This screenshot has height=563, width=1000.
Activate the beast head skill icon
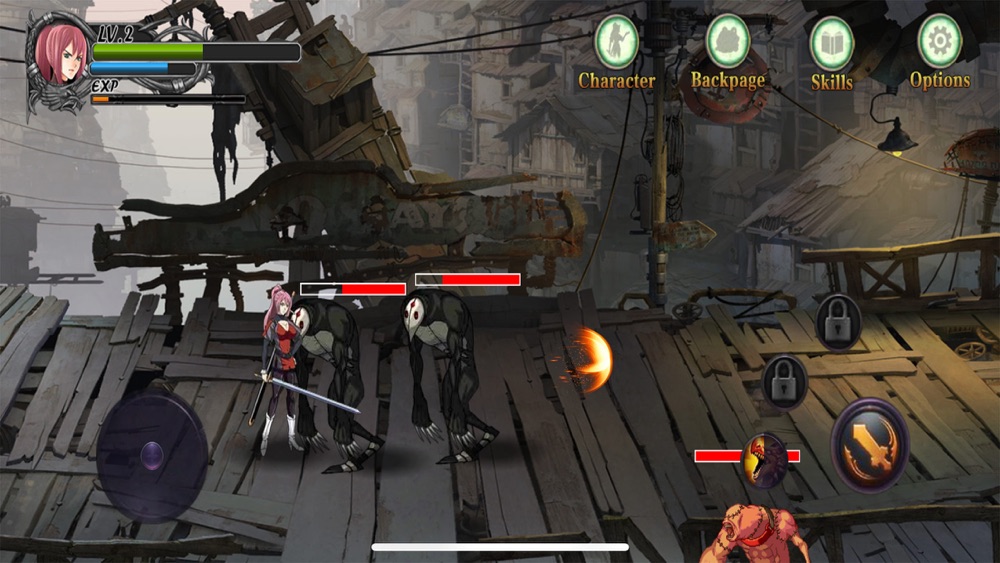pos(767,459)
